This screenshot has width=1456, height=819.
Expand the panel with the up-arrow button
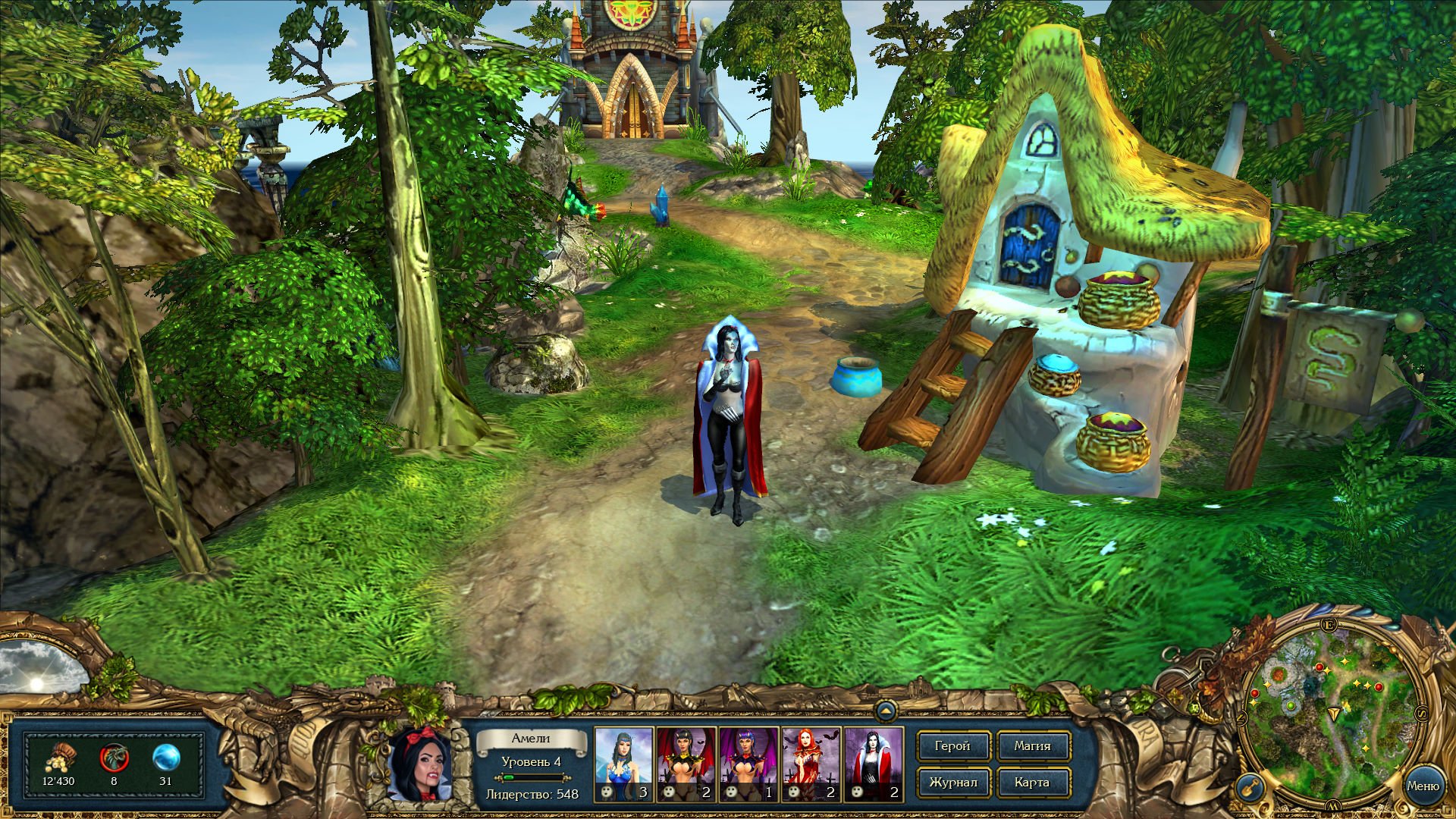pos(885,711)
